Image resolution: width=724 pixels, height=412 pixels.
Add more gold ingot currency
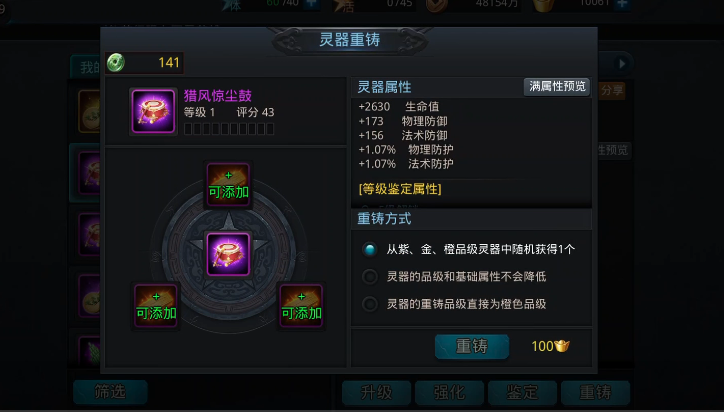pyautogui.click(x=622, y=3)
